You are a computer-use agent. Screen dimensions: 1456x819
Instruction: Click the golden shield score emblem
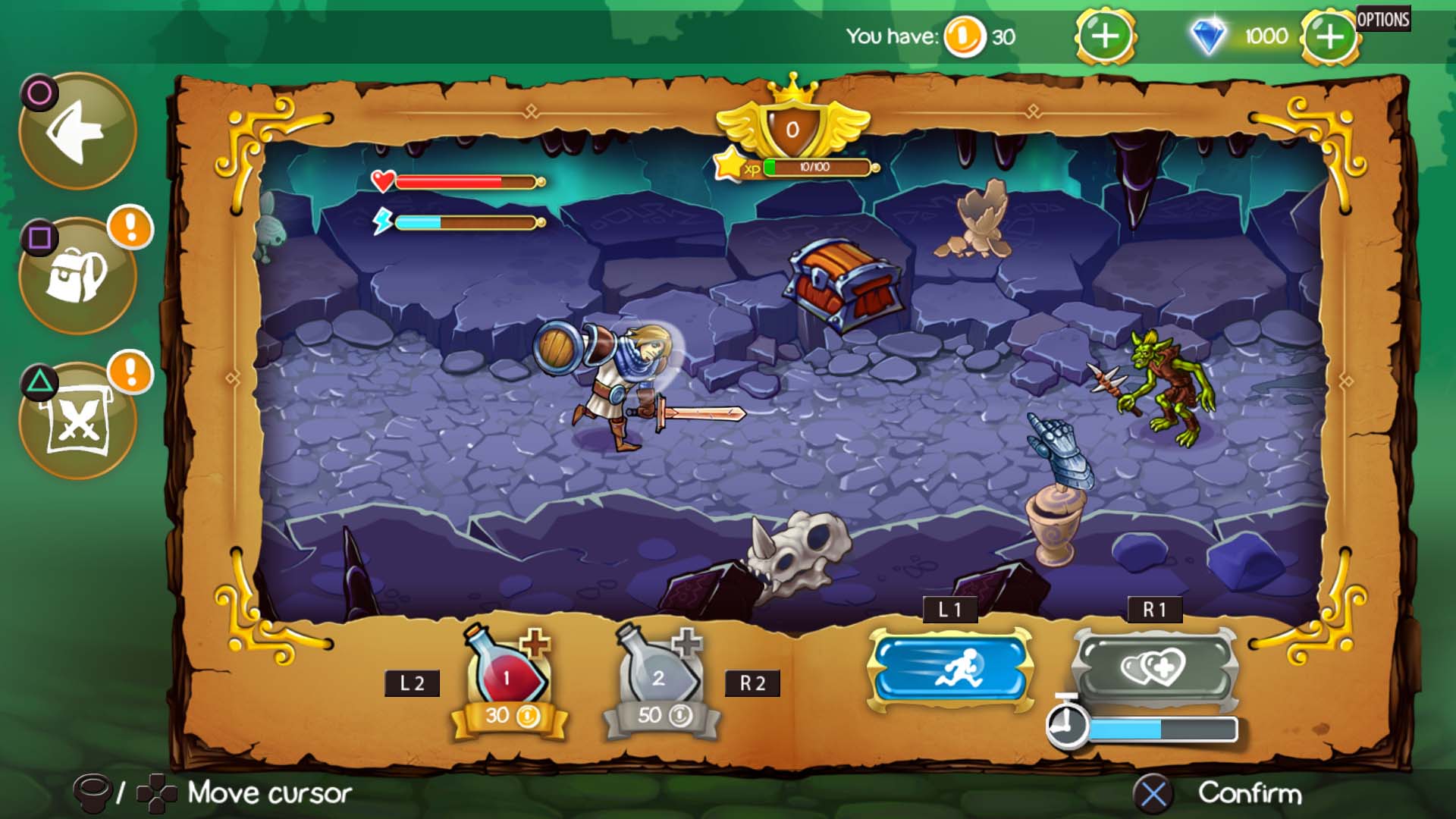[793, 127]
